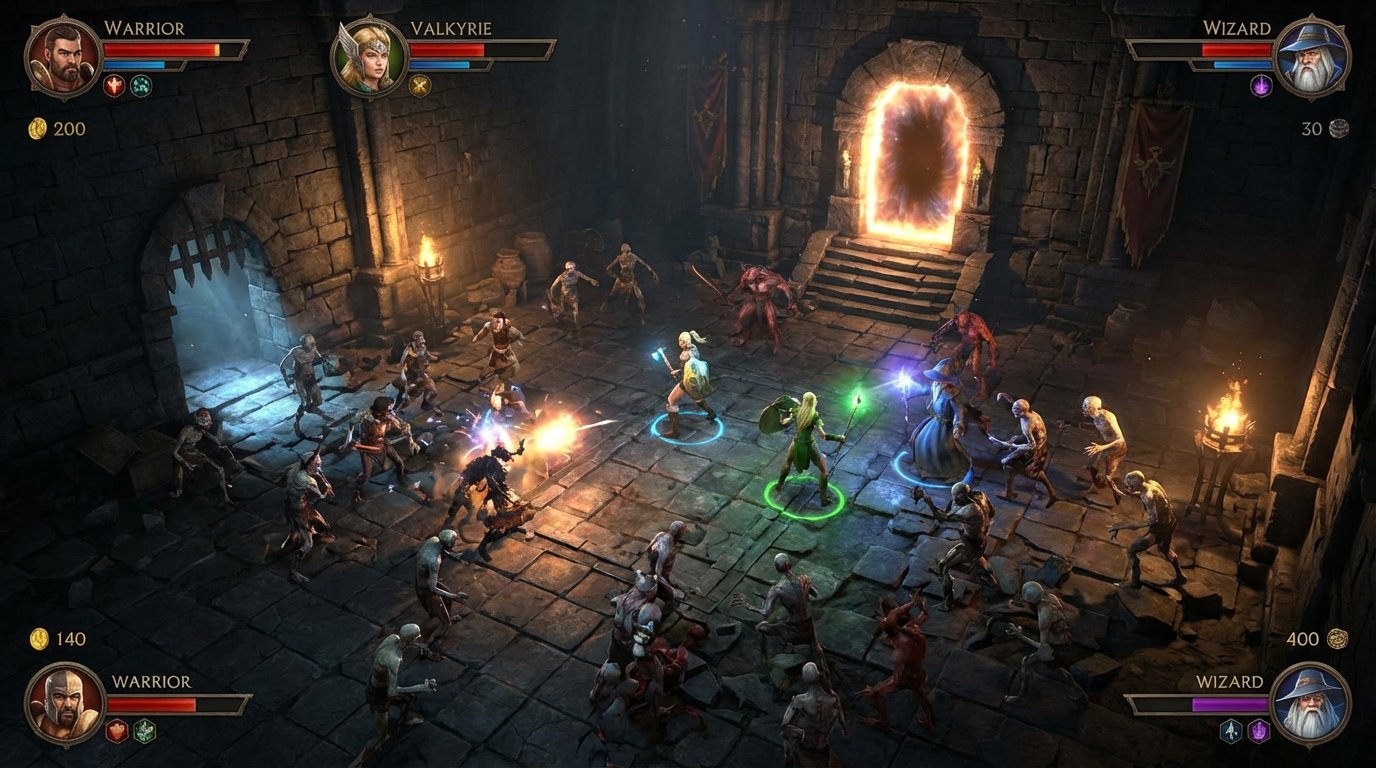
Task: Click the Valkyrie name label
Action: click(x=451, y=30)
